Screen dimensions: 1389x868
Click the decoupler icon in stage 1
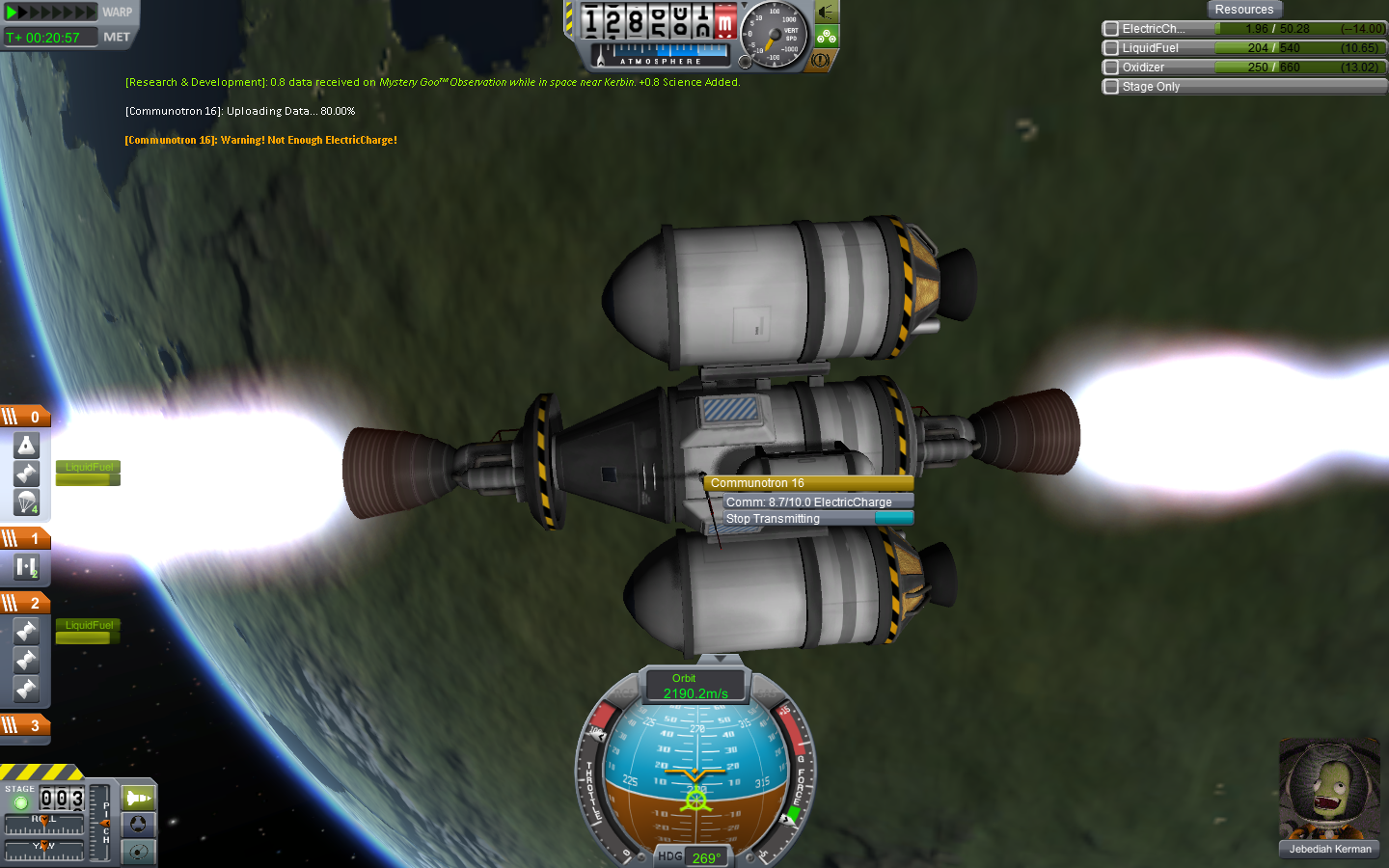point(26,568)
